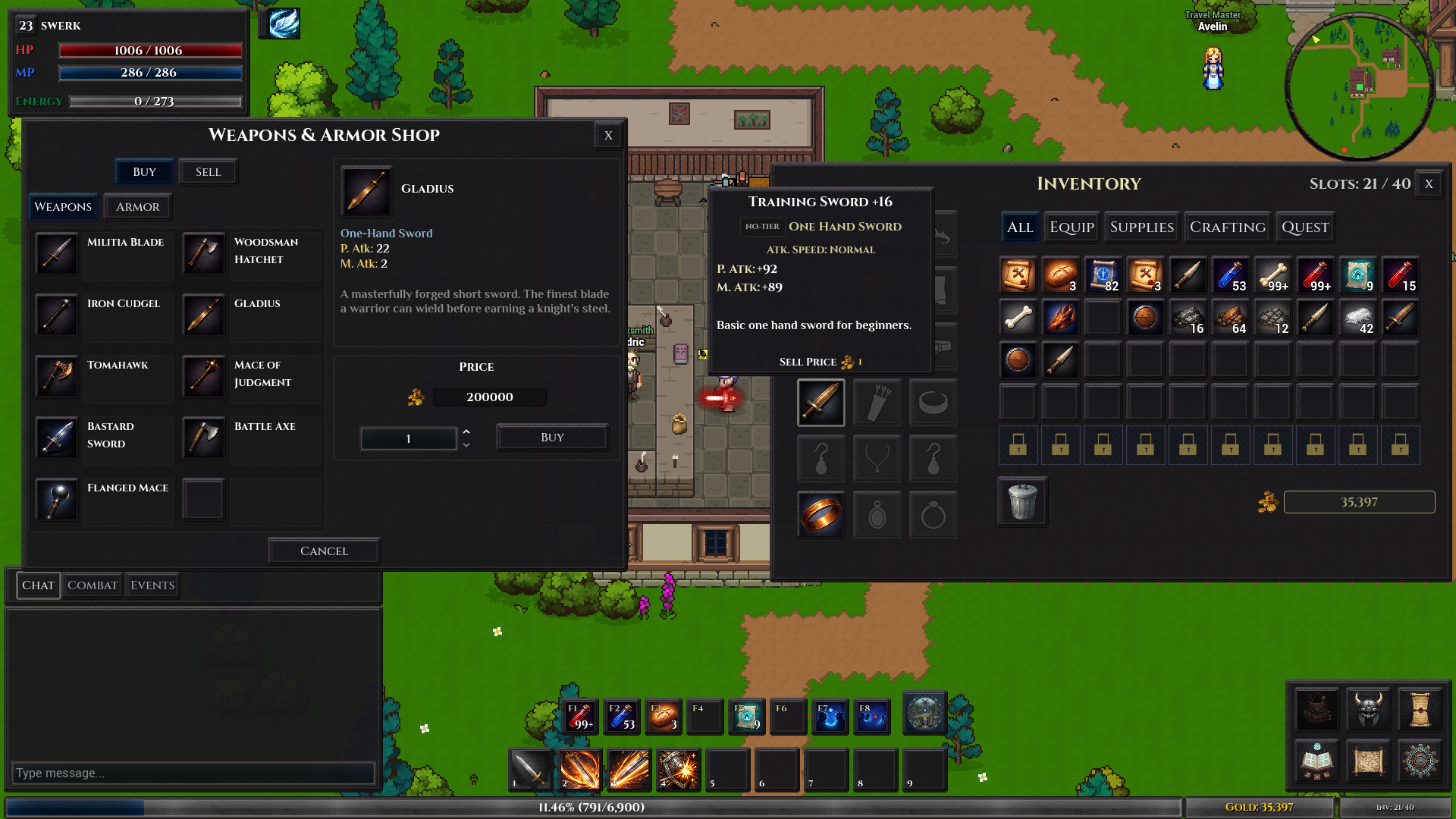Image resolution: width=1456 pixels, height=819 pixels.
Task: Switch to the Armor tab in the shop
Action: 137,206
